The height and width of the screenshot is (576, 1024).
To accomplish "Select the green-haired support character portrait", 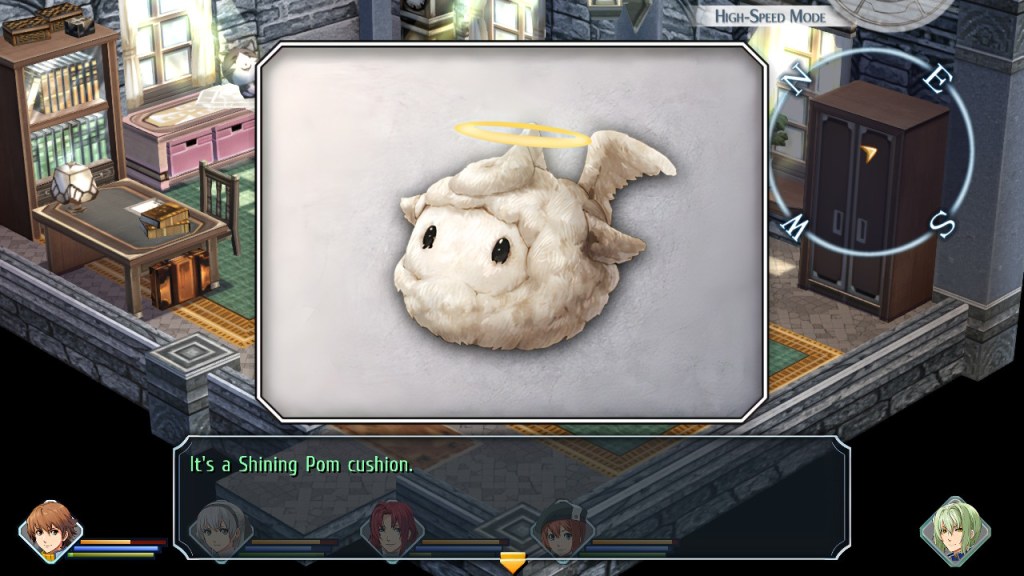I will pyautogui.click(x=955, y=530).
